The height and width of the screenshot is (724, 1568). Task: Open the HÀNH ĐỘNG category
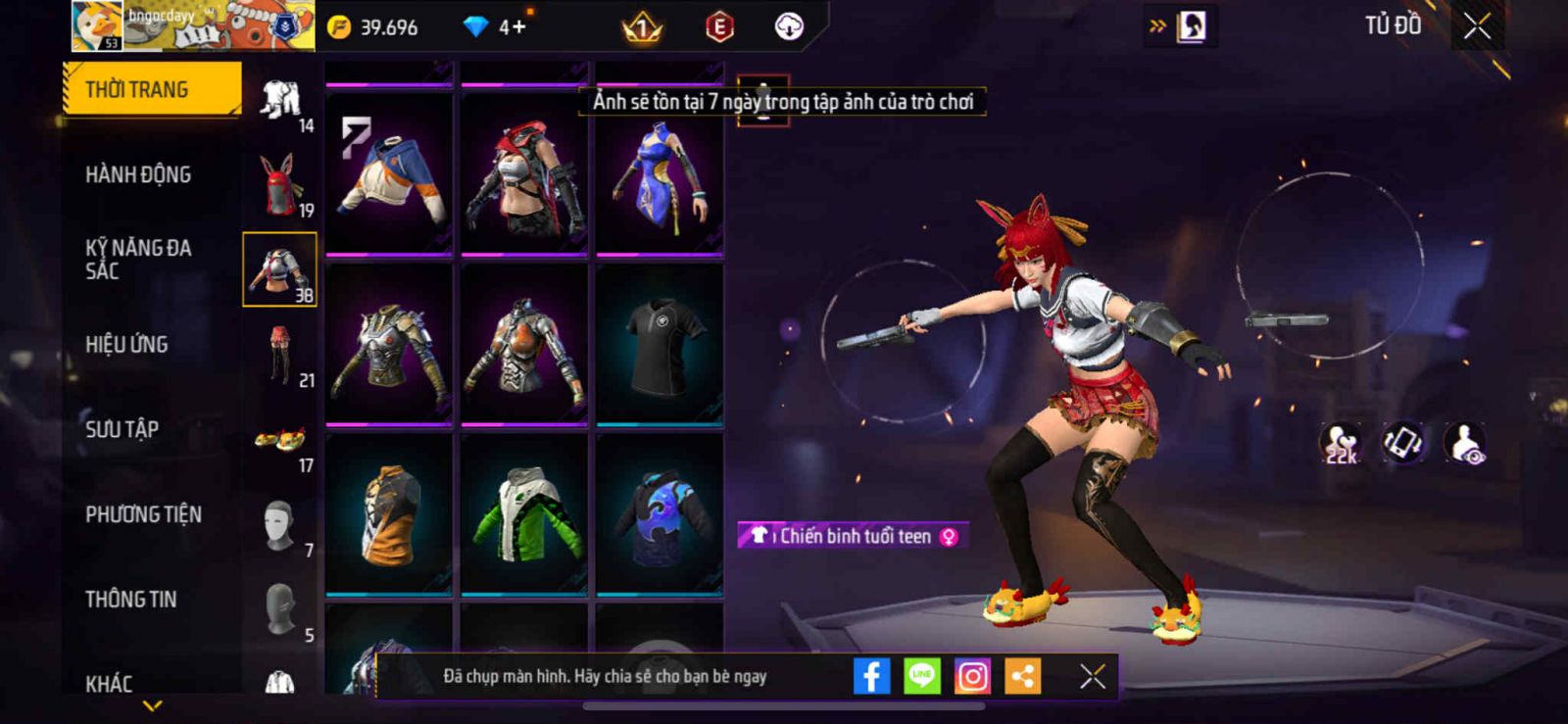pos(138,174)
